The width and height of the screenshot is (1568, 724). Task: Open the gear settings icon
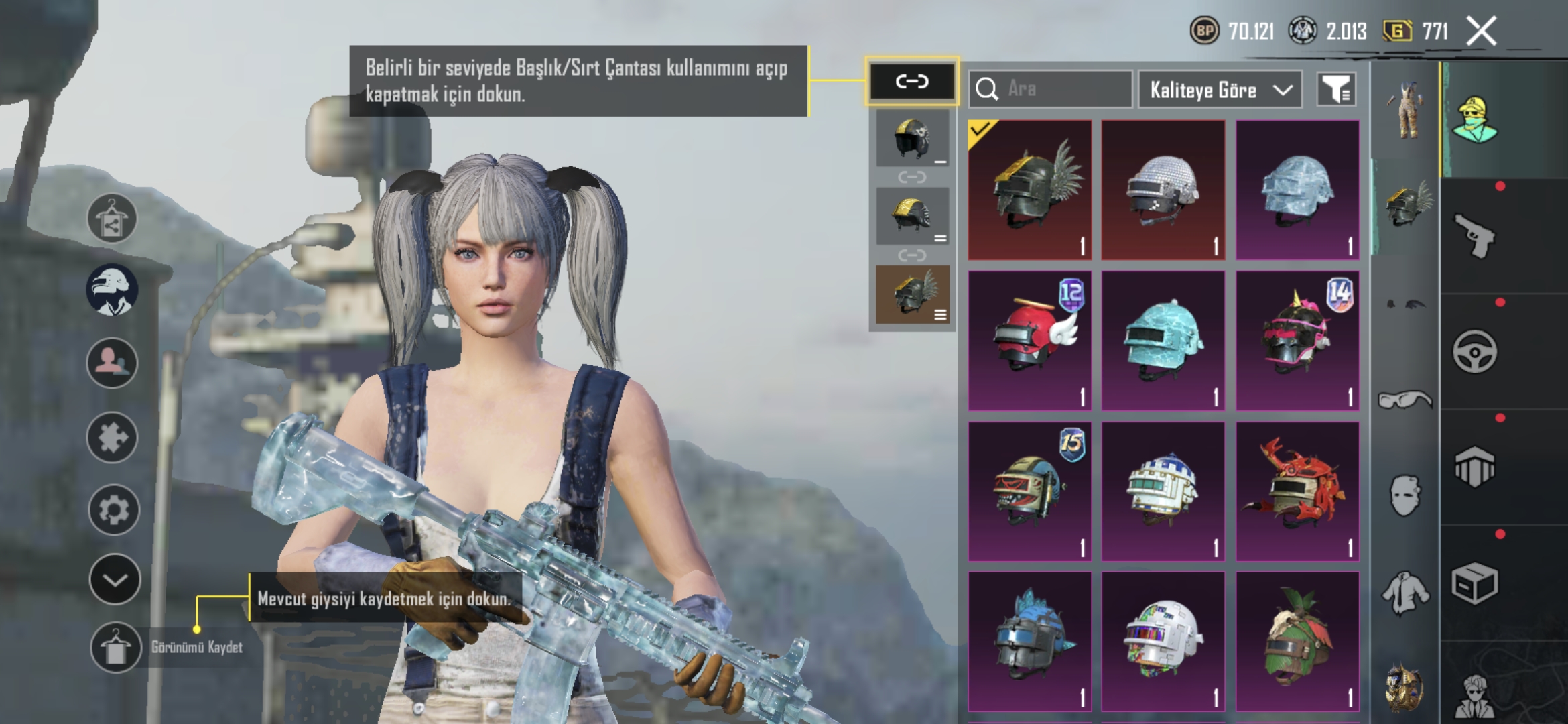point(113,510)
